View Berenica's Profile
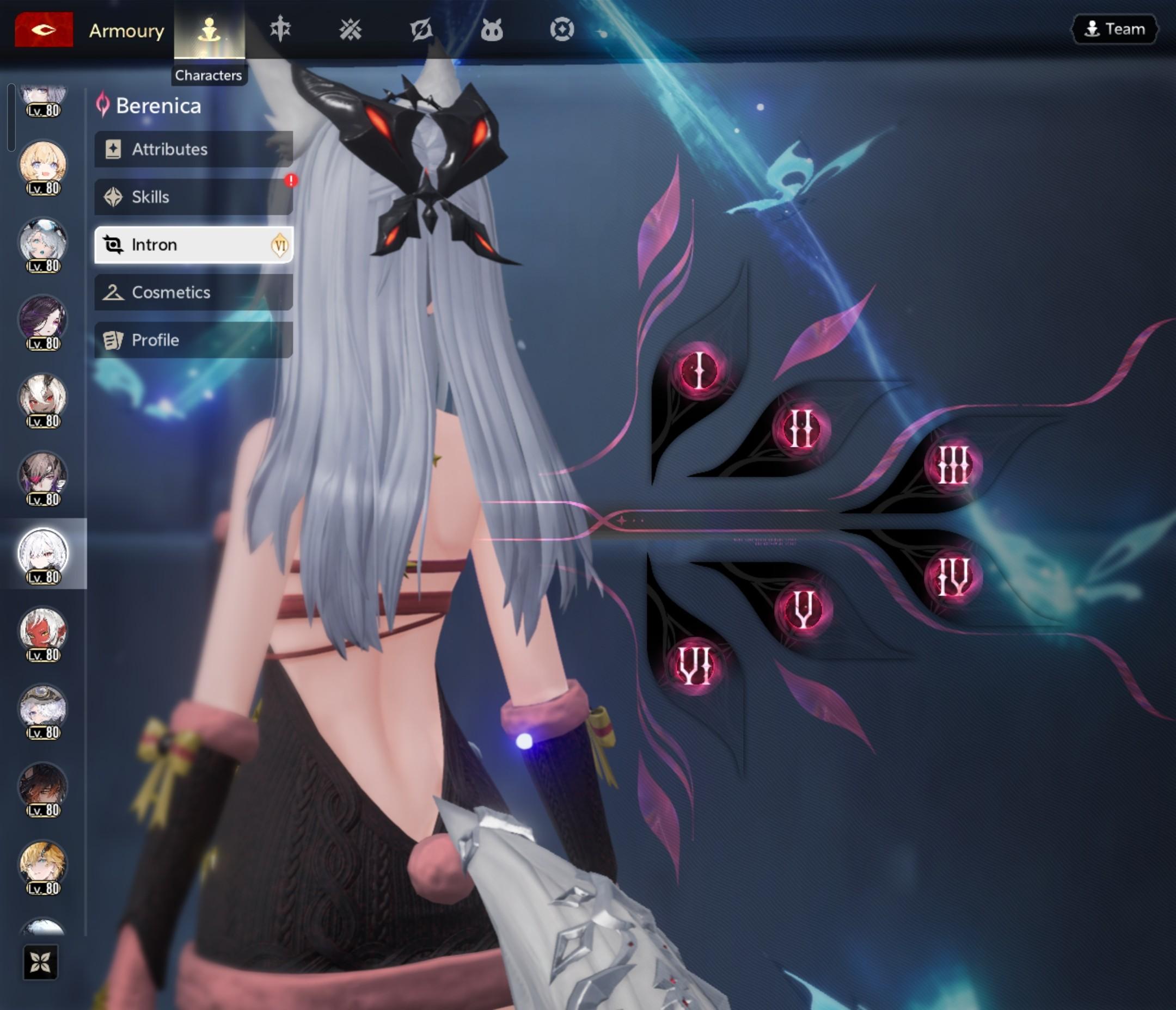Viewport: 1176px width, 1010px height. pyautogui.click(x=193, y=340)
